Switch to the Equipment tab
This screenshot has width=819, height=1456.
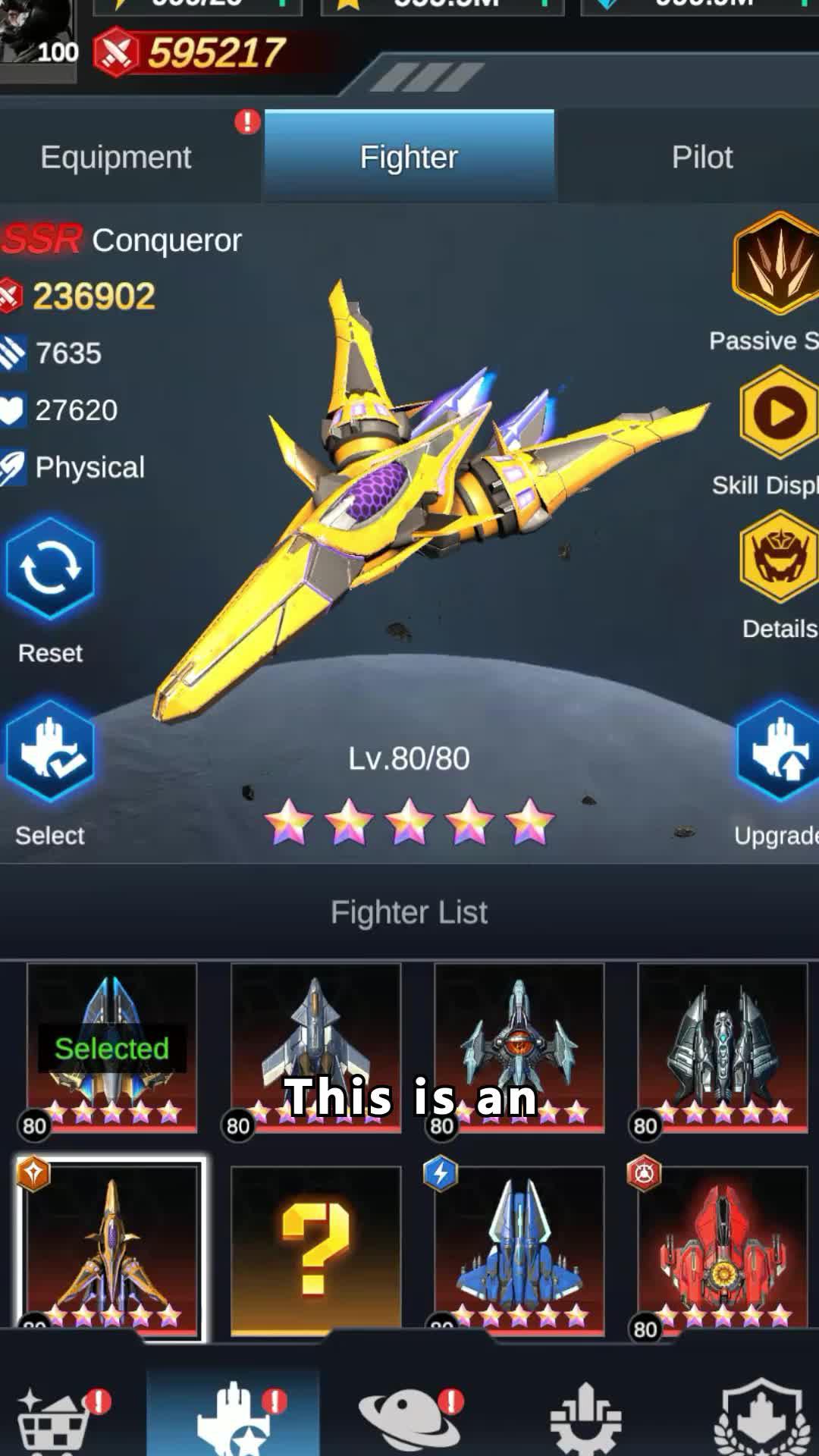pos(116,157)
